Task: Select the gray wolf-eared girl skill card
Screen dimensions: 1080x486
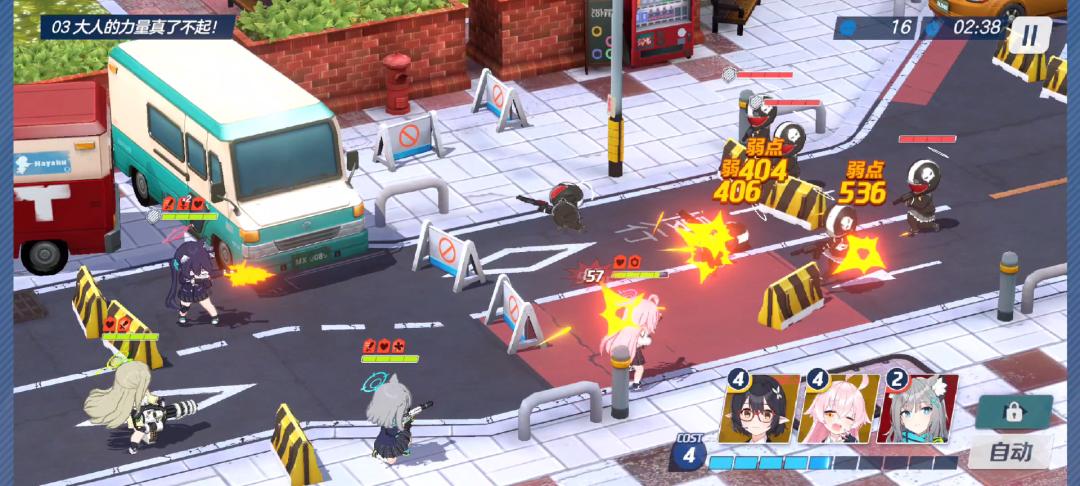Action: 917,409
